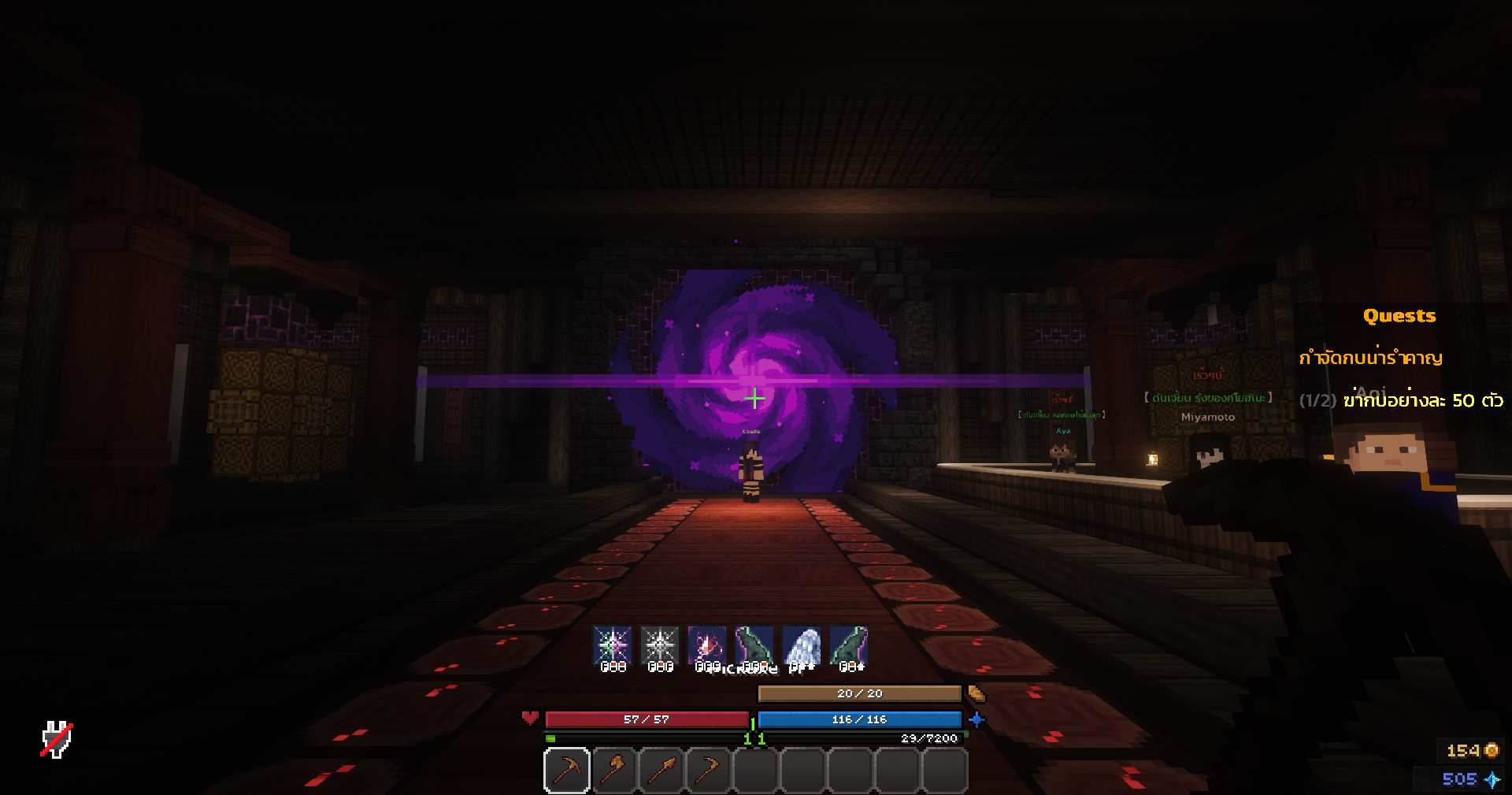The image size is (1512, 795).
Task: Open the Quests tracker panel
Action: pos(1399,316)
